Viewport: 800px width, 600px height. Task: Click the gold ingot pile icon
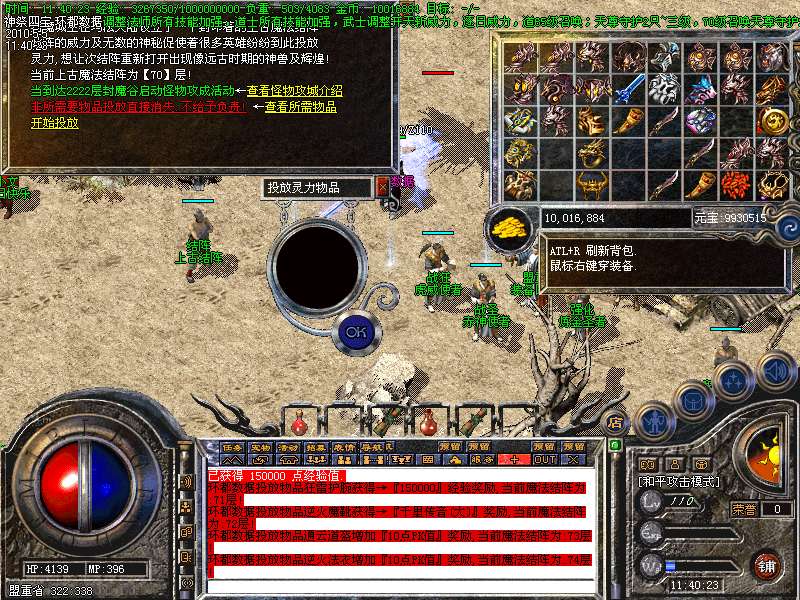click(x=511, y=227)
